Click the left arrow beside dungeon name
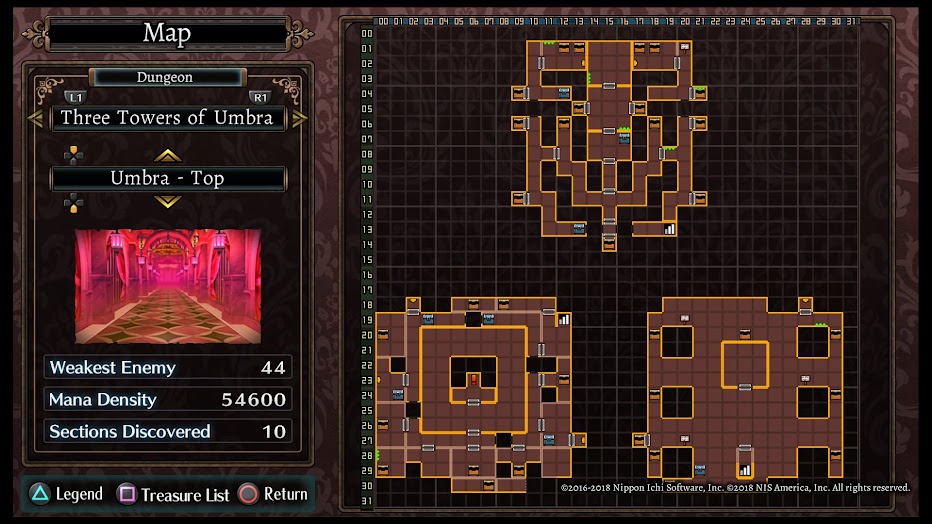Image resolution: width=932 pixels, height=524 pixels. (35, 118)
